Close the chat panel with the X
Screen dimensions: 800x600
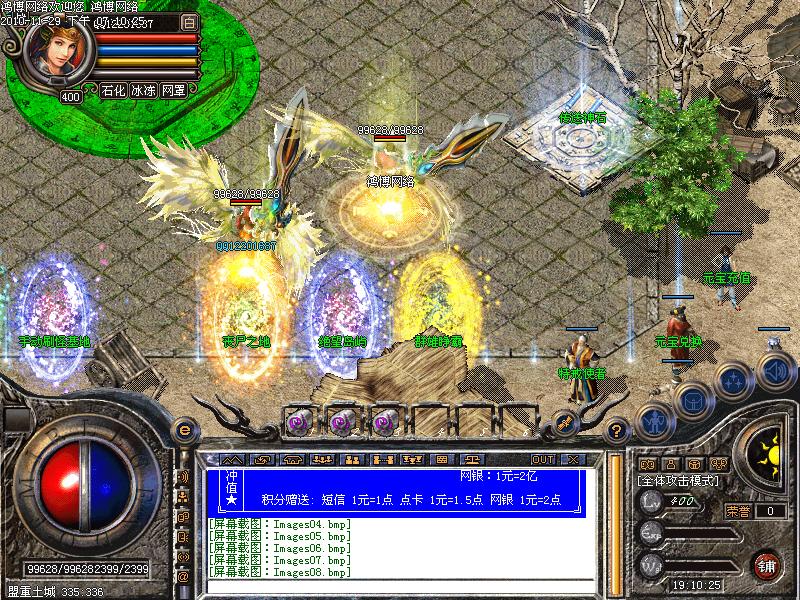click(x=573, y=460)
